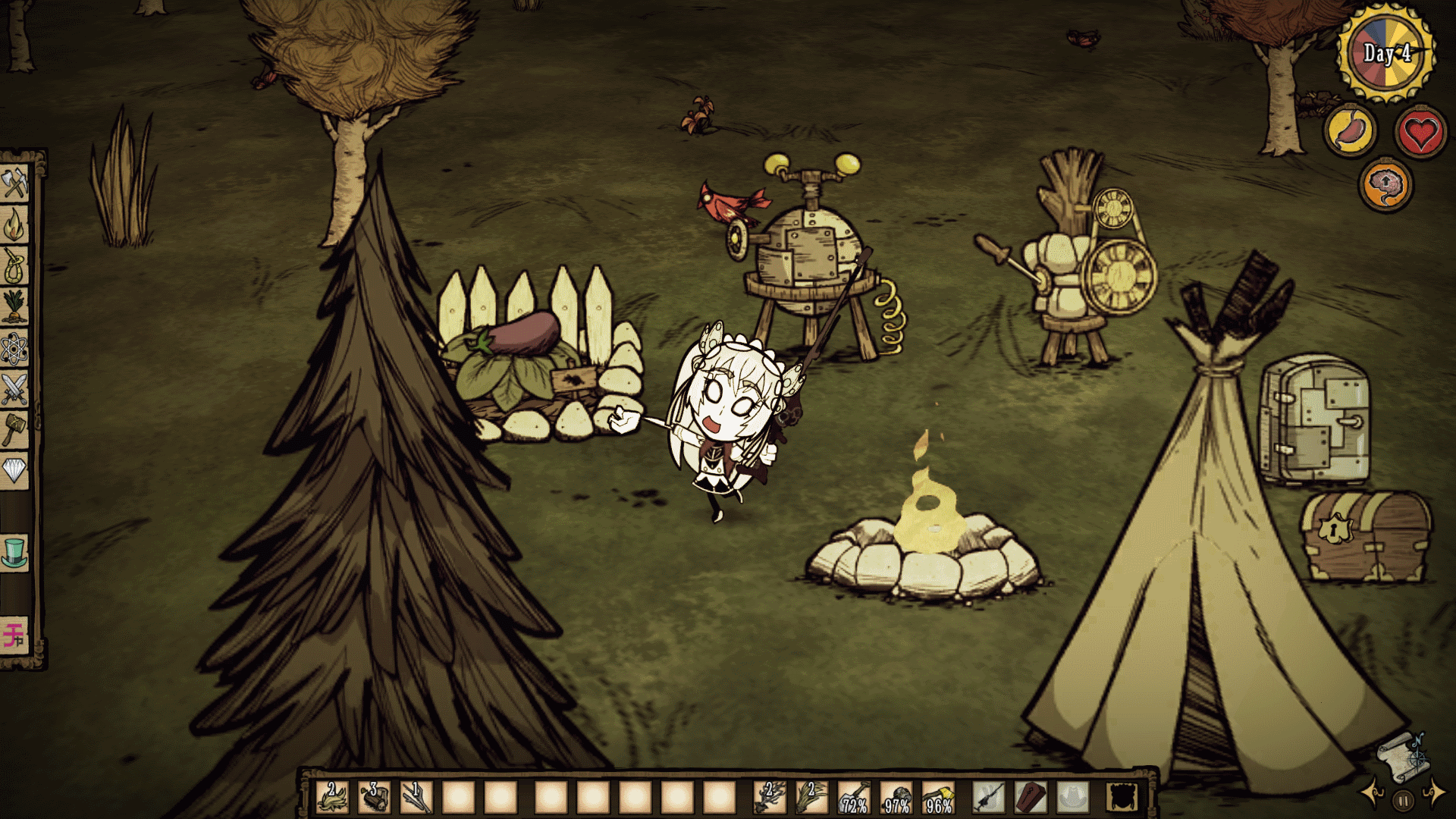Image resolution: width=1456 pixels, height=819 pixels.
Task: Open the diamond Refine crafting tab
Action: (x=15, y=471)
